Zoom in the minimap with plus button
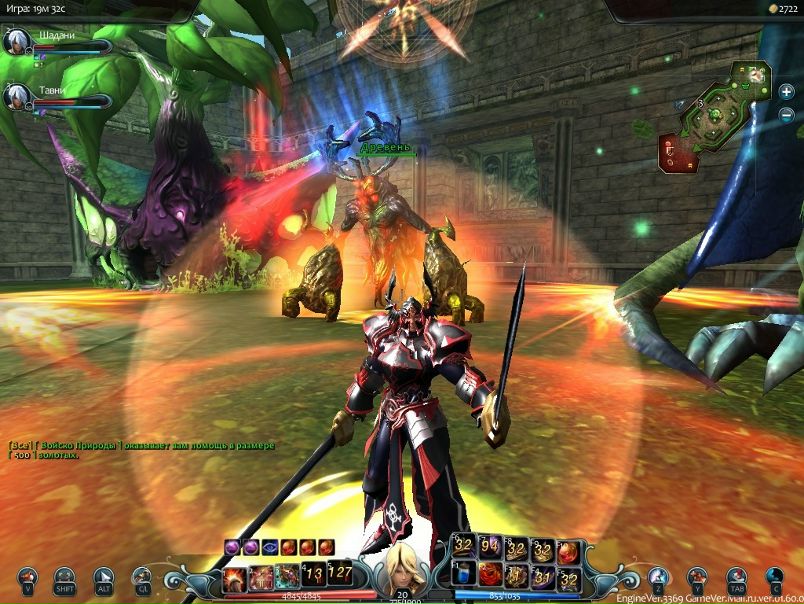Viewport: 804px width, 604px height. click(787, 91)
